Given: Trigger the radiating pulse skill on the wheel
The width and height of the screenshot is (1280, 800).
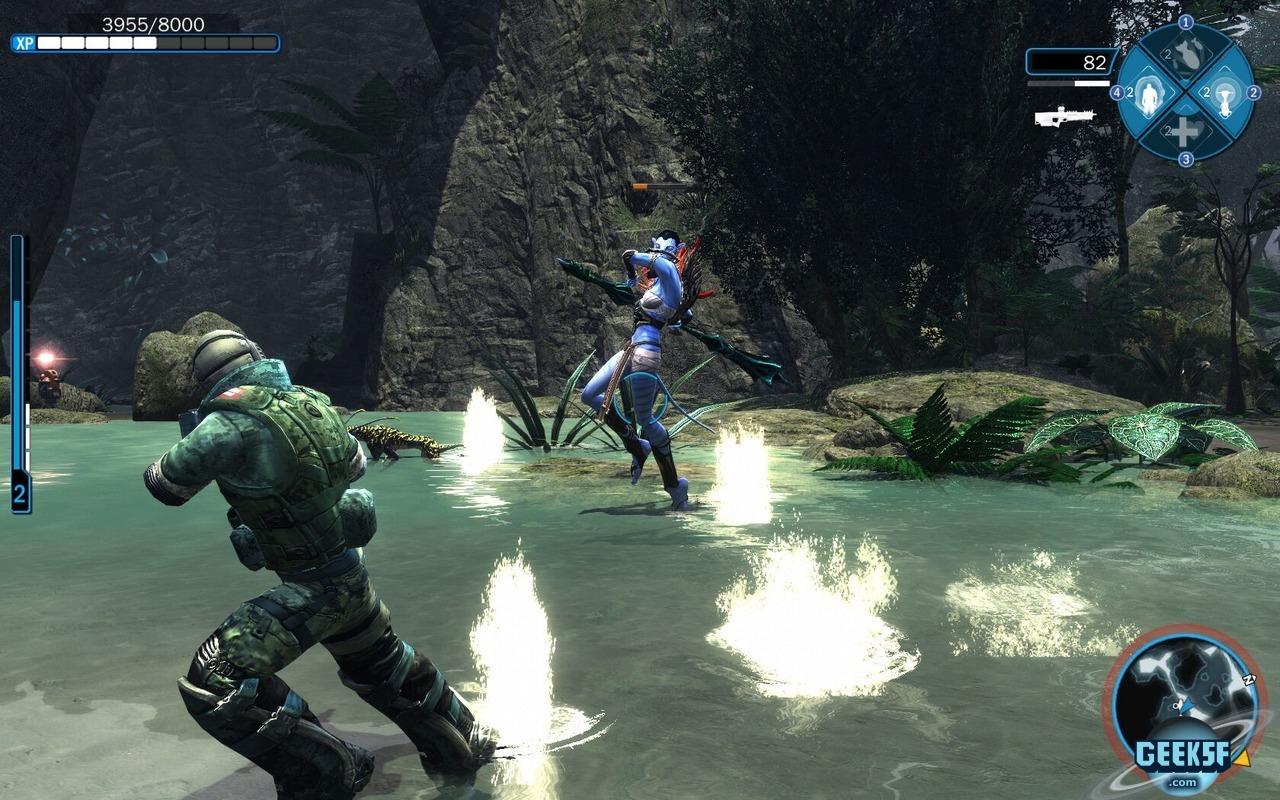Looking at the screenshot, I should (x=1222, y=94).
